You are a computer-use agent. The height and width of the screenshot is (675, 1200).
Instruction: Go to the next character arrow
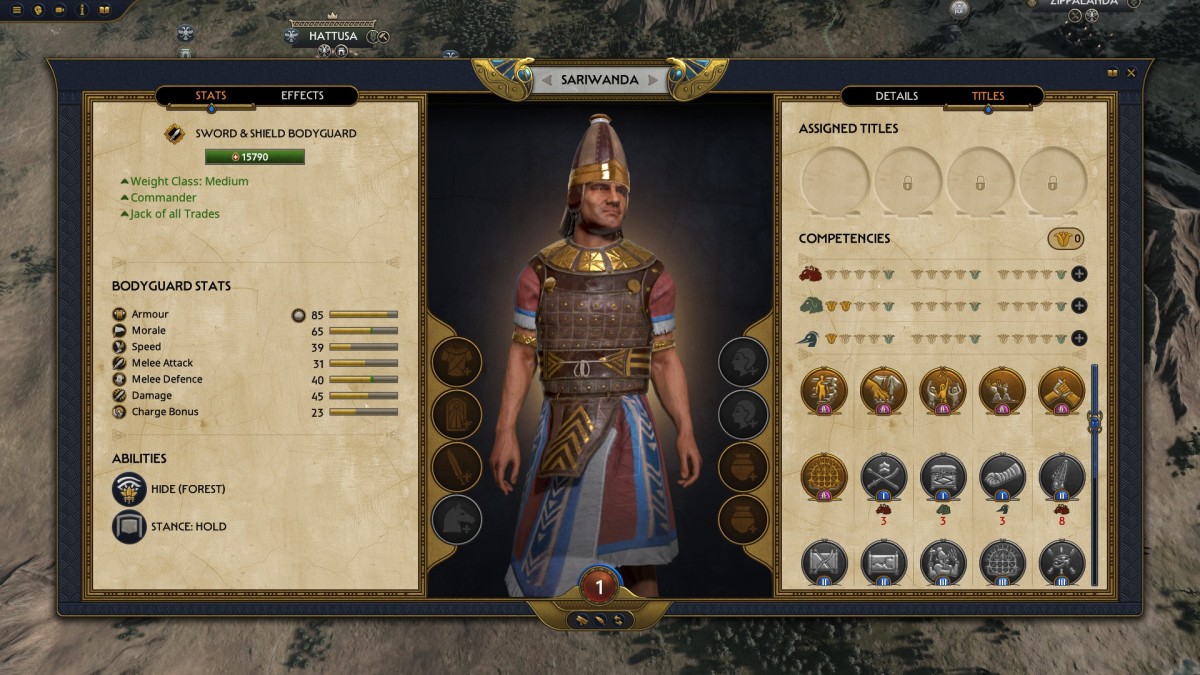click(653, 80)
